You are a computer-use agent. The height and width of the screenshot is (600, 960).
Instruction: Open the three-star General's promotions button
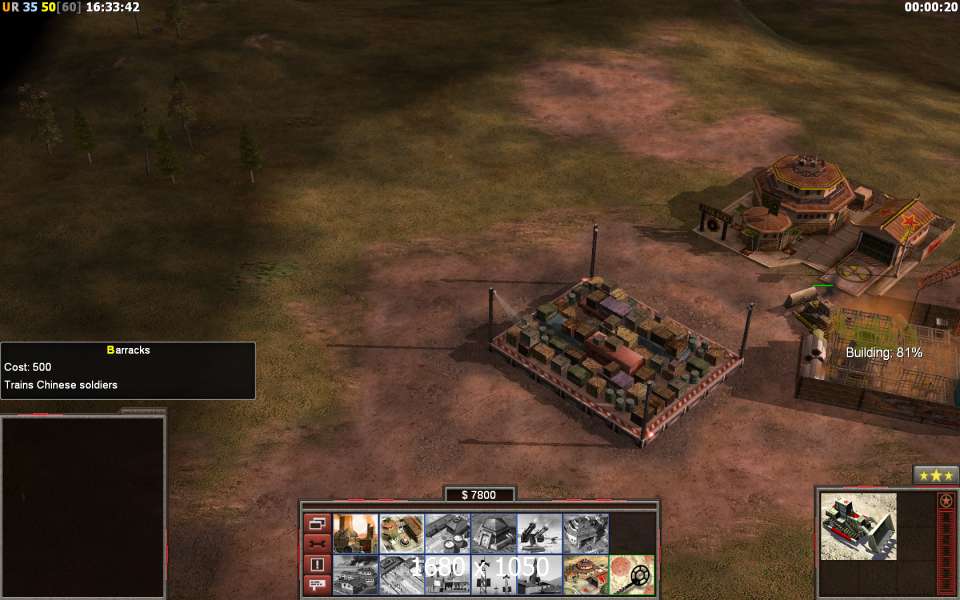[x=936, y=475]
